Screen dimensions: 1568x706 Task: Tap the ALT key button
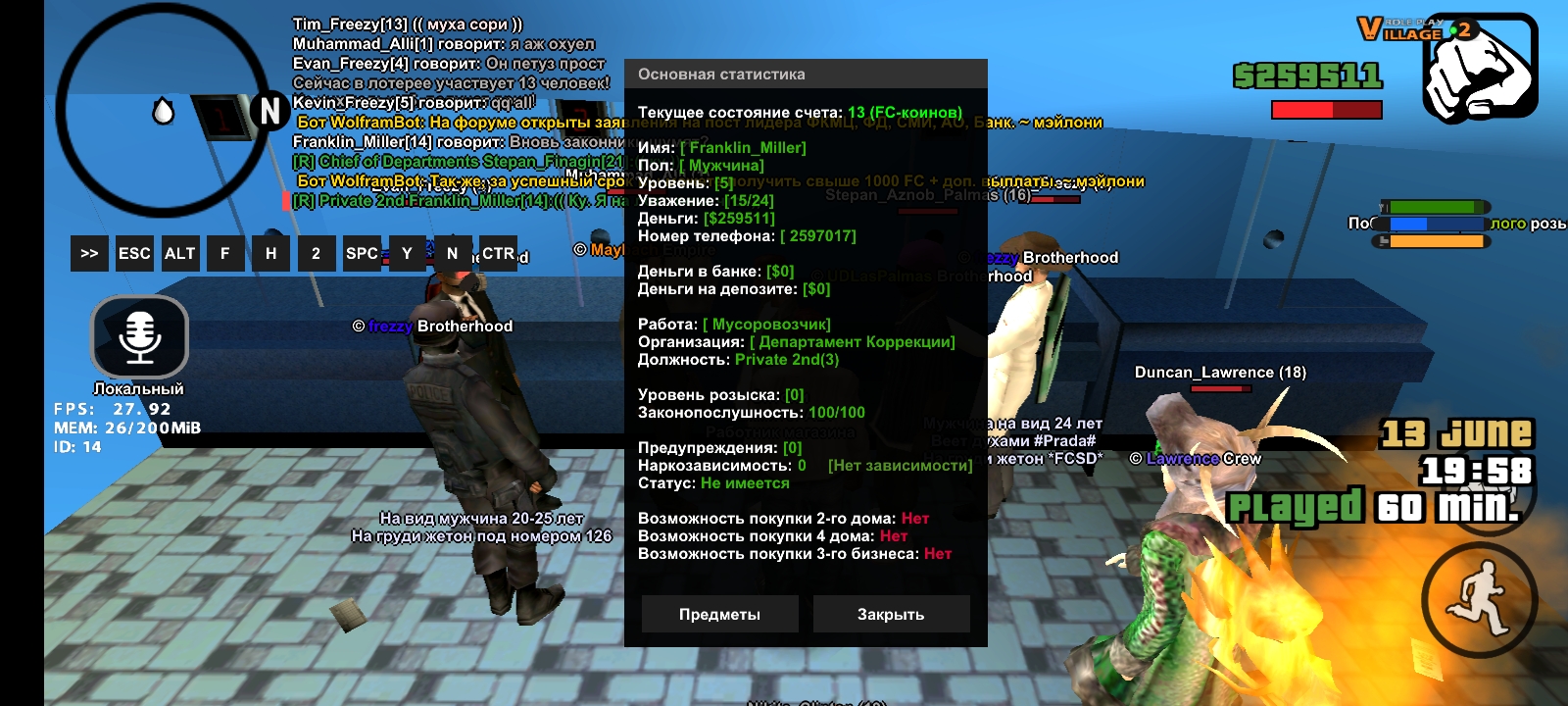(180, 253)
